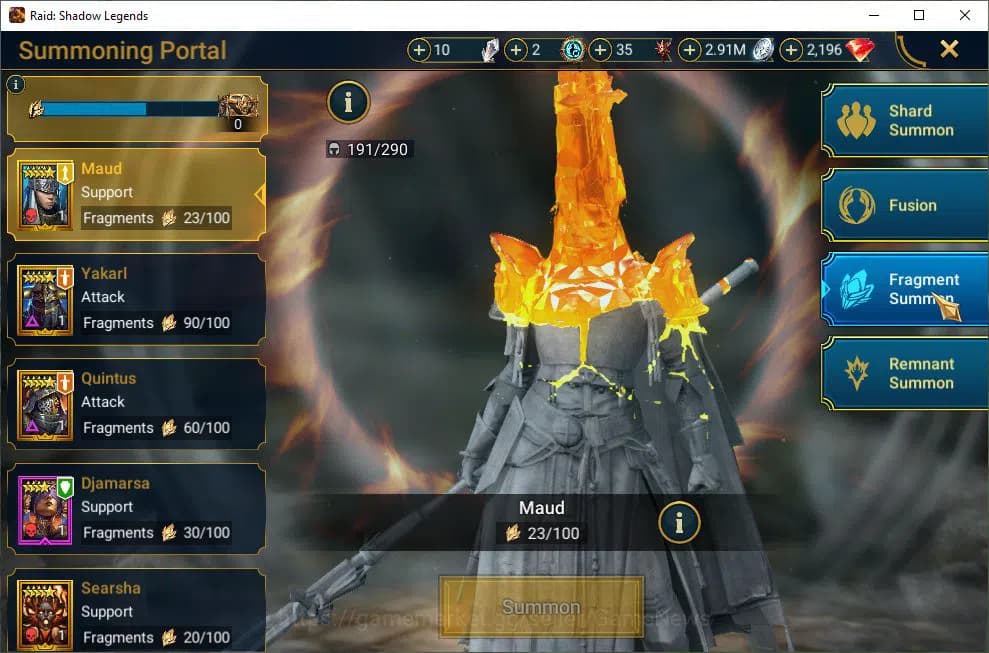Viewport: 989px width, 653px height.
Task: Pick Quintus from the champion list
Action: click(137, 404)
